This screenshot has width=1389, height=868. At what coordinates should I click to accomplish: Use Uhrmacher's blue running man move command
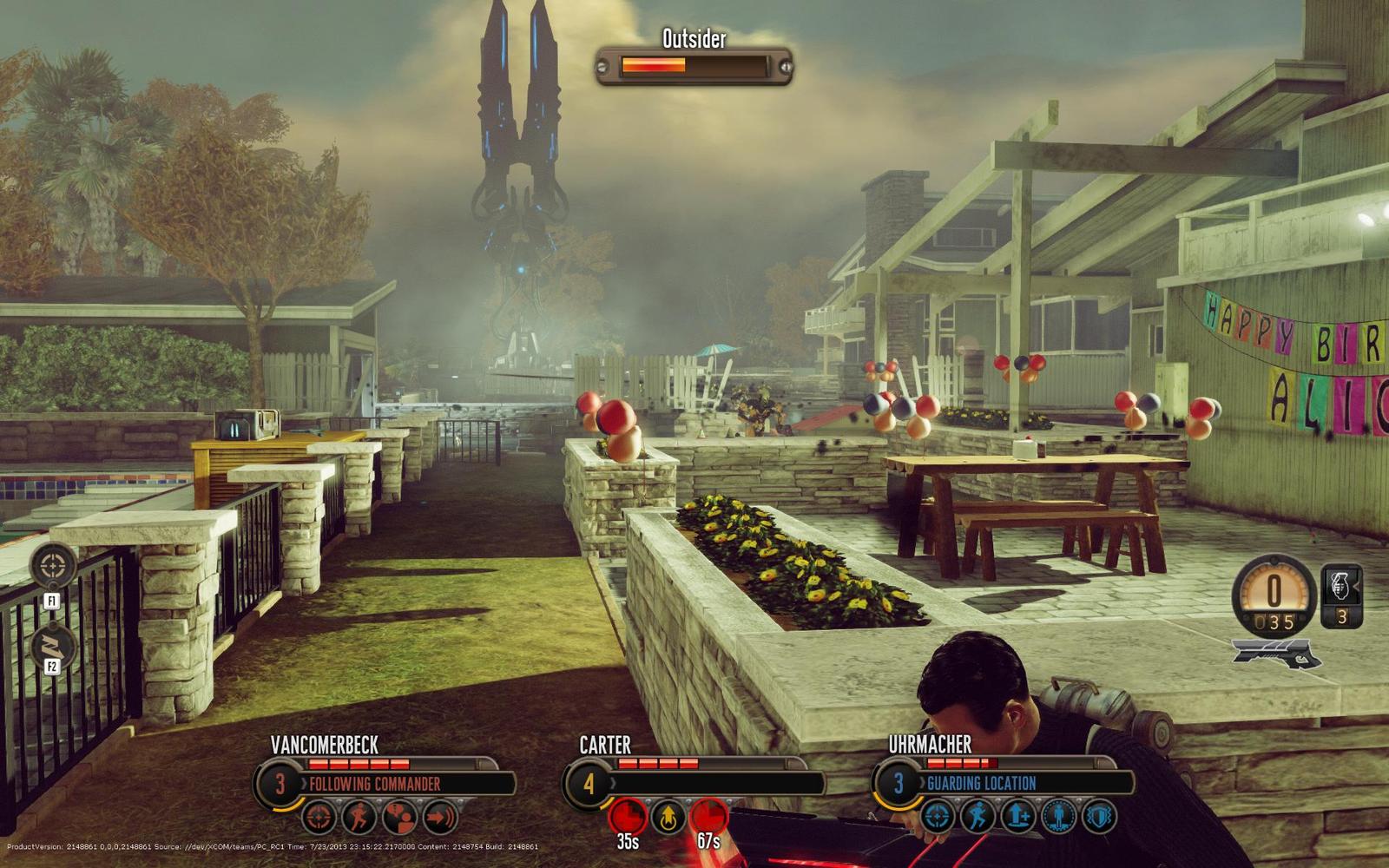pyautogui.click(x=978, y=817)
